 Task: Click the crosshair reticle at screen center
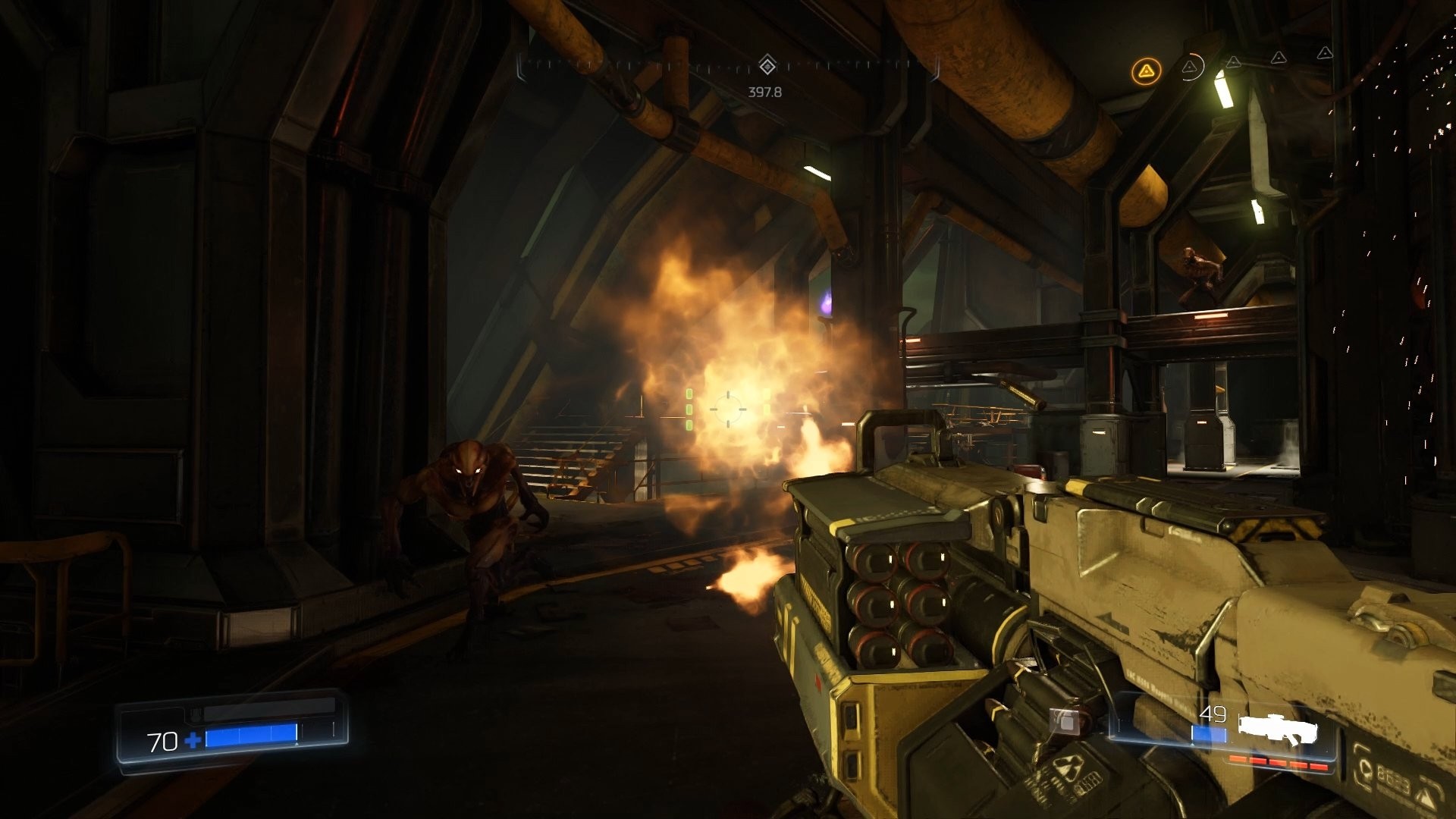coord(730,409)
